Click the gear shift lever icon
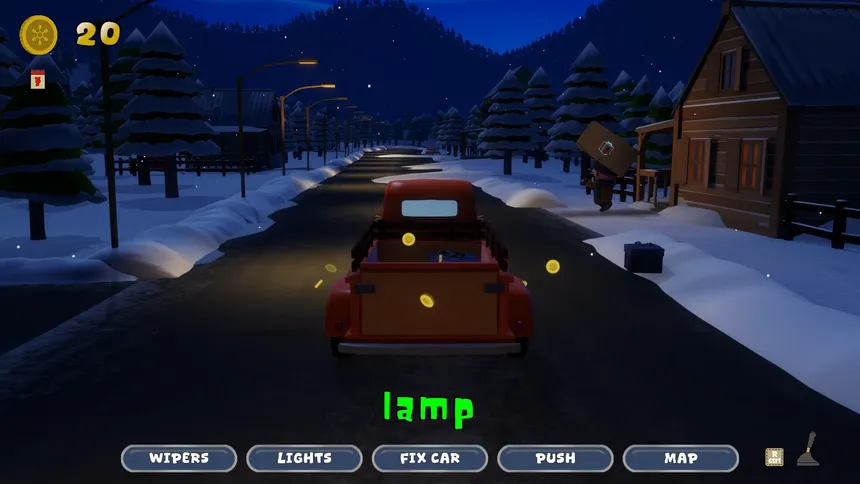 (x=807, y=450)
